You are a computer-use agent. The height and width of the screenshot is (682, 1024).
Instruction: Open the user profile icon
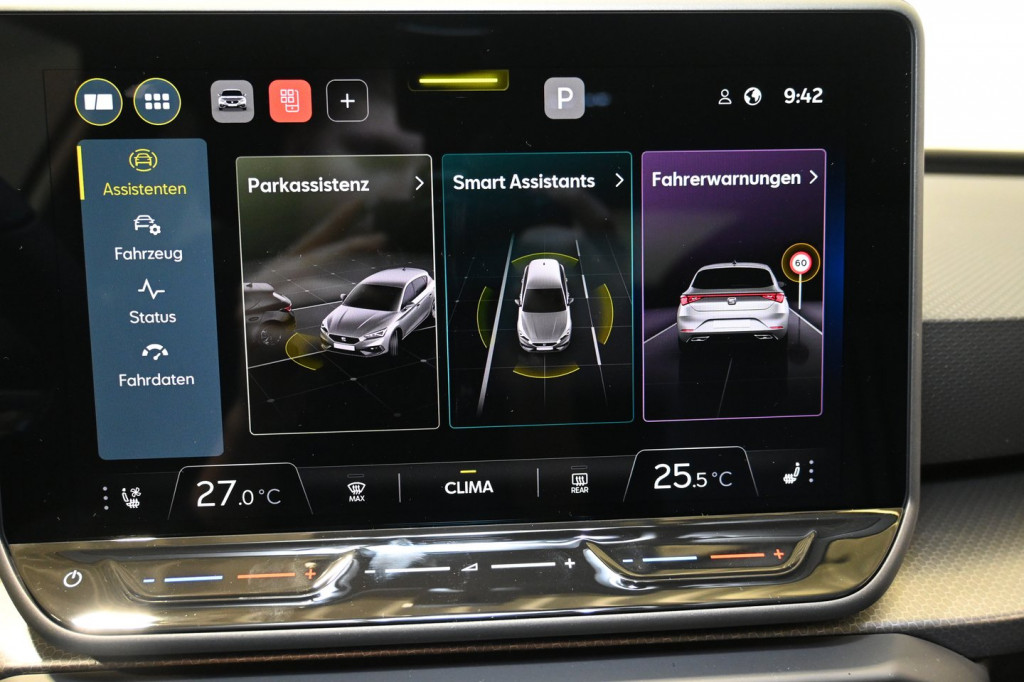tap(725, 97)
